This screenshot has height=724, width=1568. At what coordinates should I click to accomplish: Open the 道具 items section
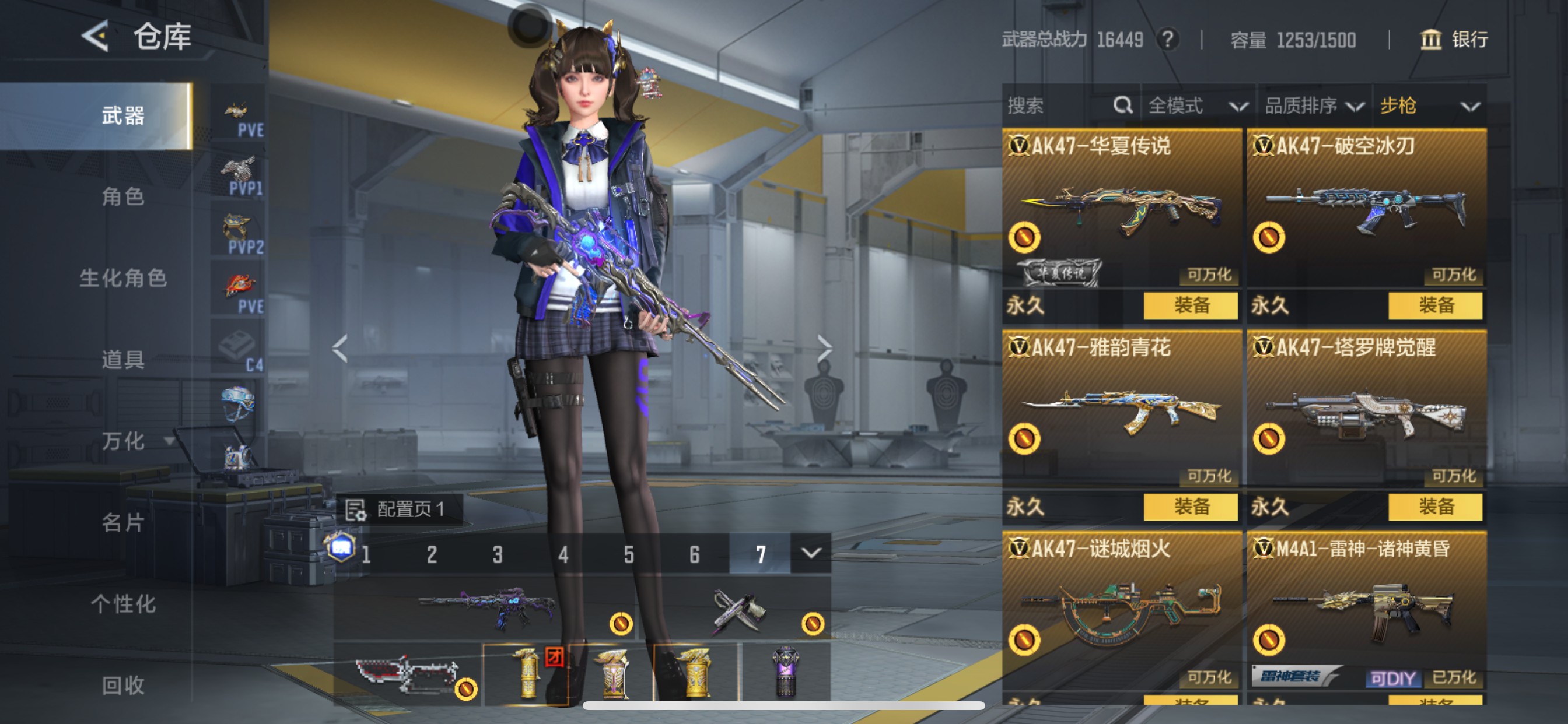coord(123,360)
